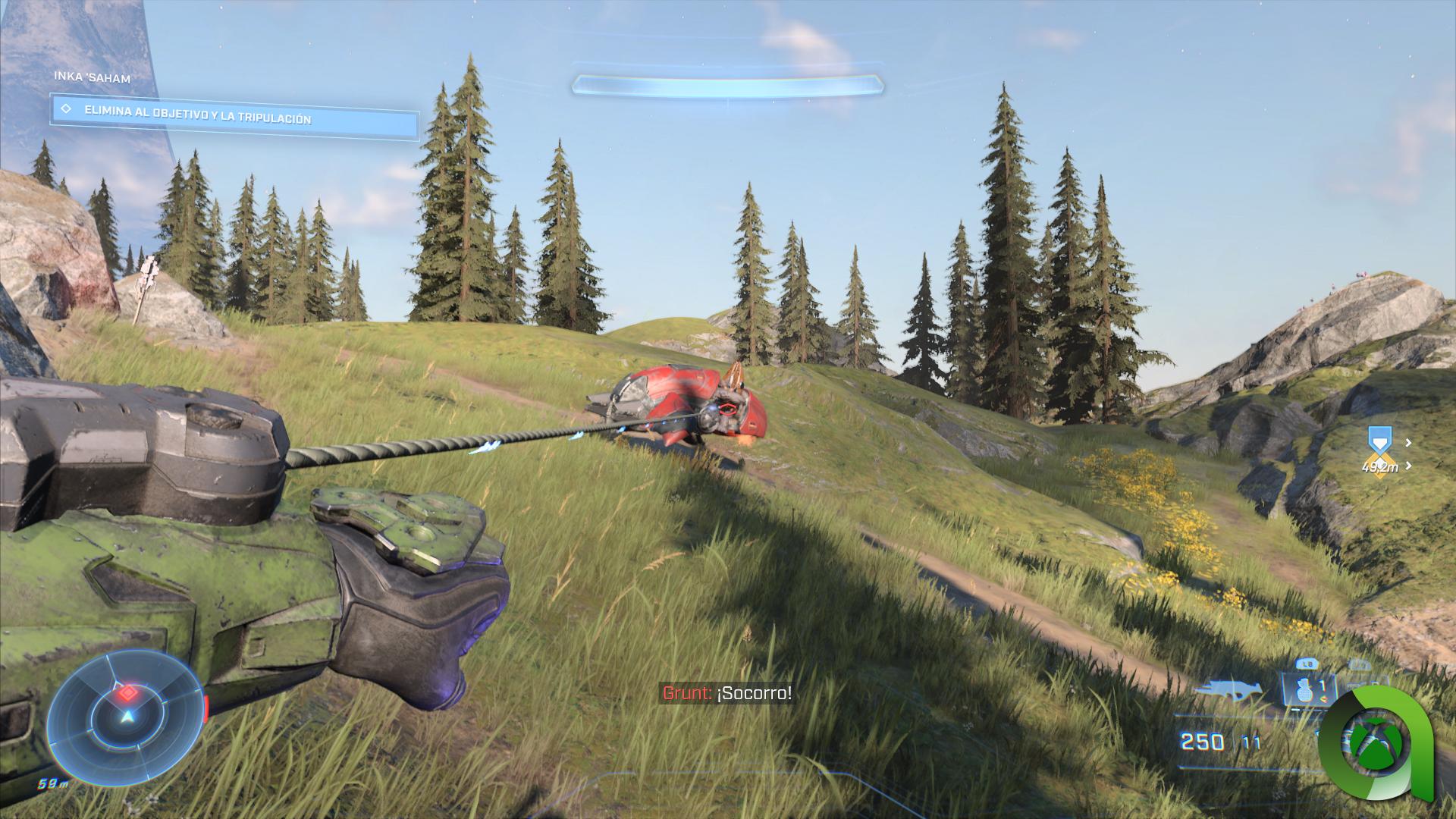Click the circular motion tracker radar
The height and width of the screenshot is (819, 1456).
point(127,712)
